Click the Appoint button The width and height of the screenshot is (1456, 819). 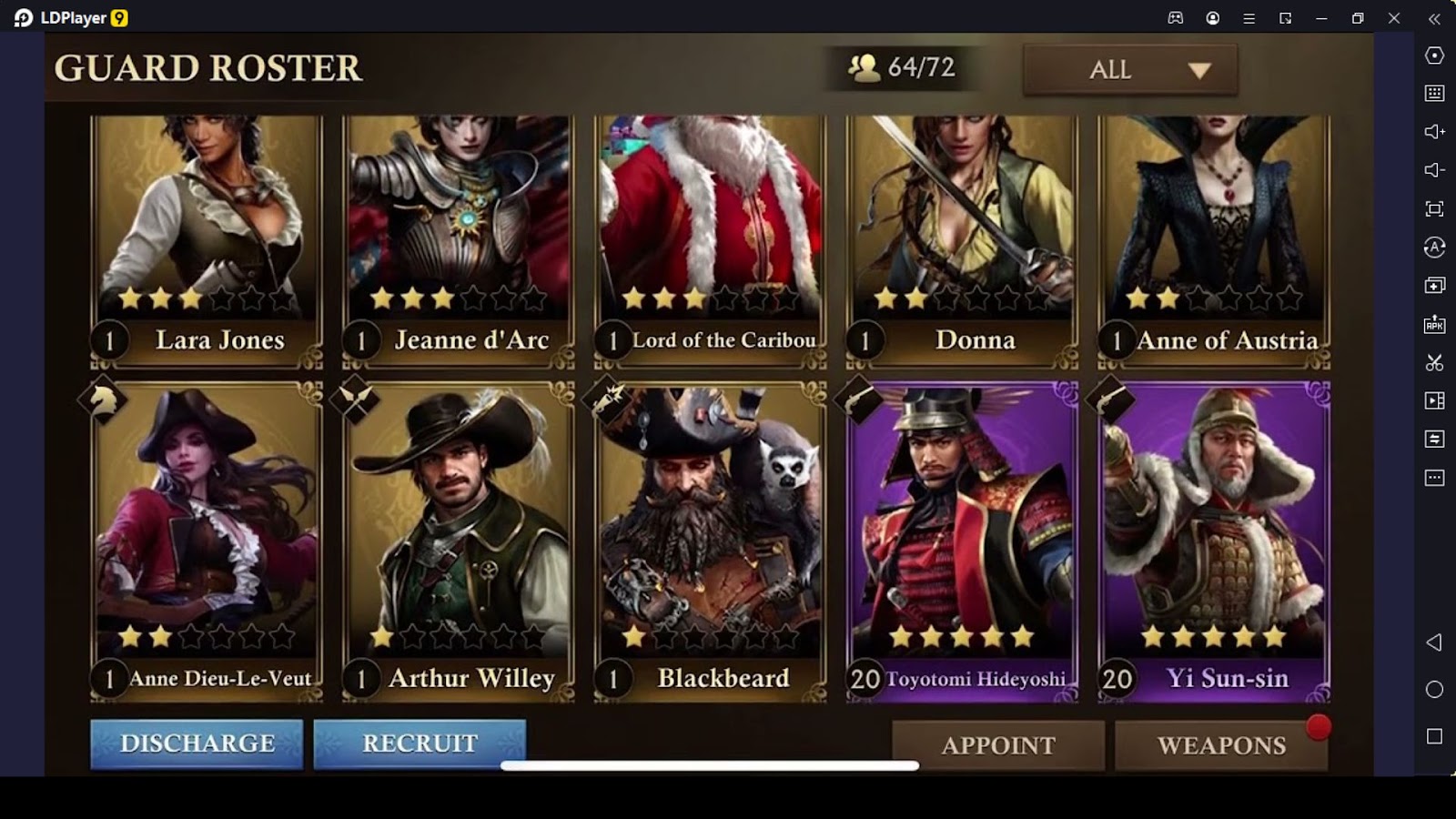(998, 745)
